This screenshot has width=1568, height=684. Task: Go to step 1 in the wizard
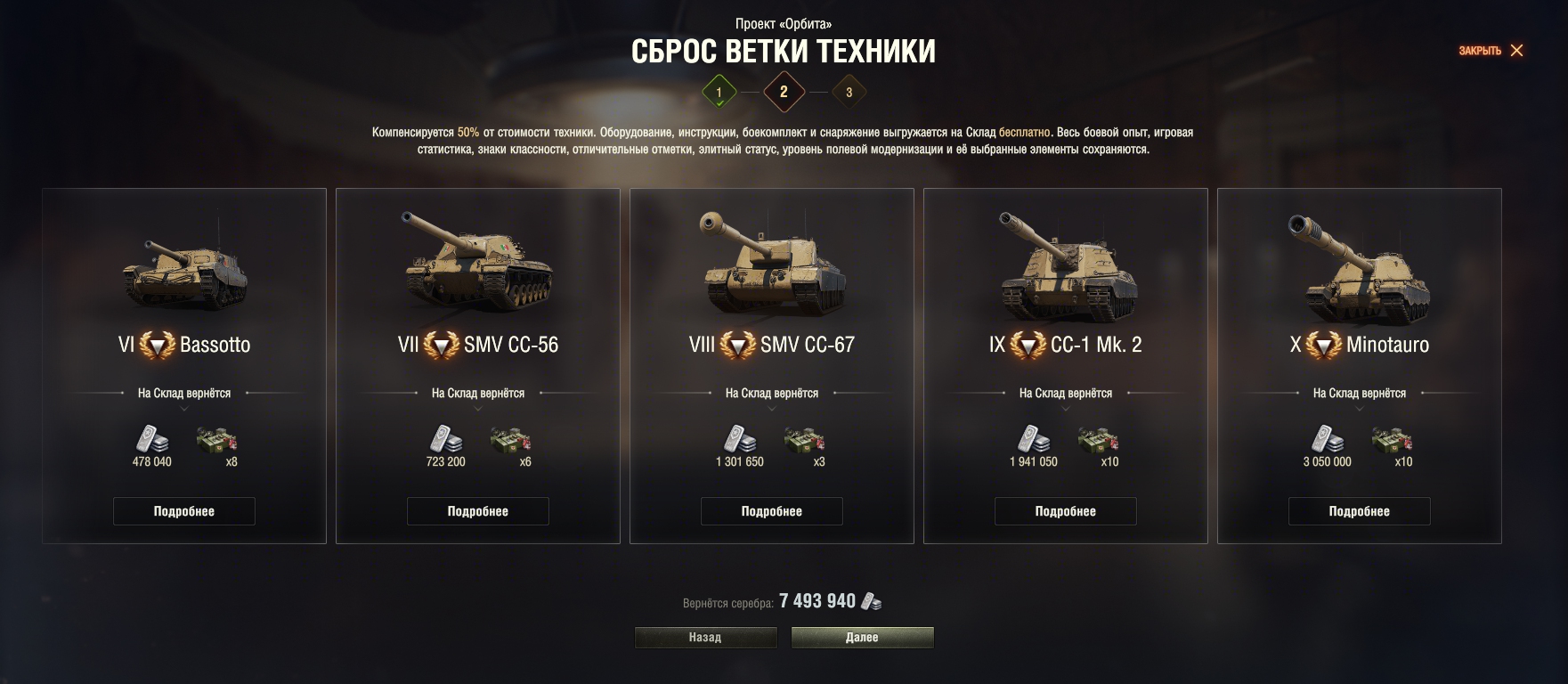pos(719,93)
